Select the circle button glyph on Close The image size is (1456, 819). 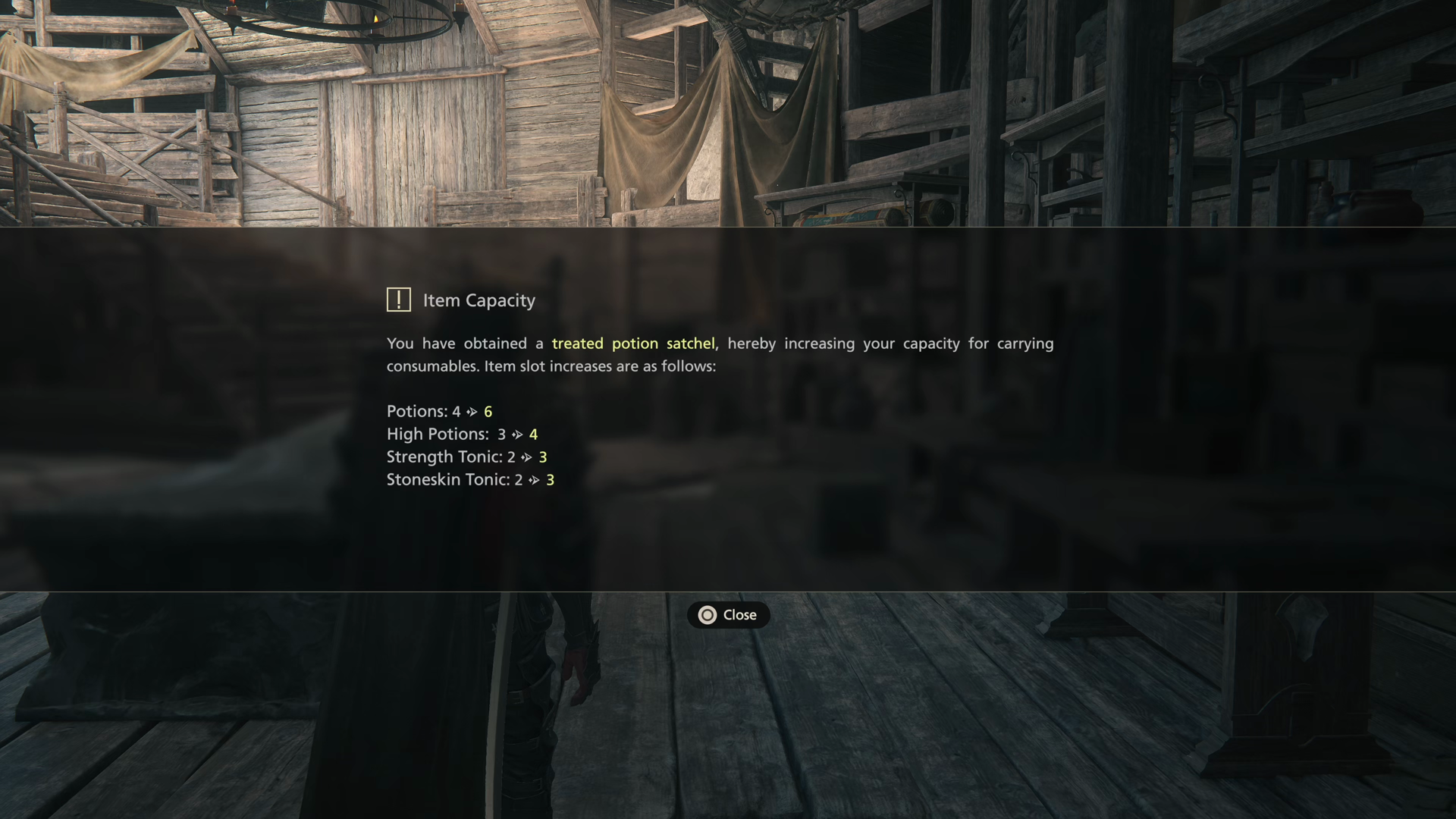click(x=707, y=615)
